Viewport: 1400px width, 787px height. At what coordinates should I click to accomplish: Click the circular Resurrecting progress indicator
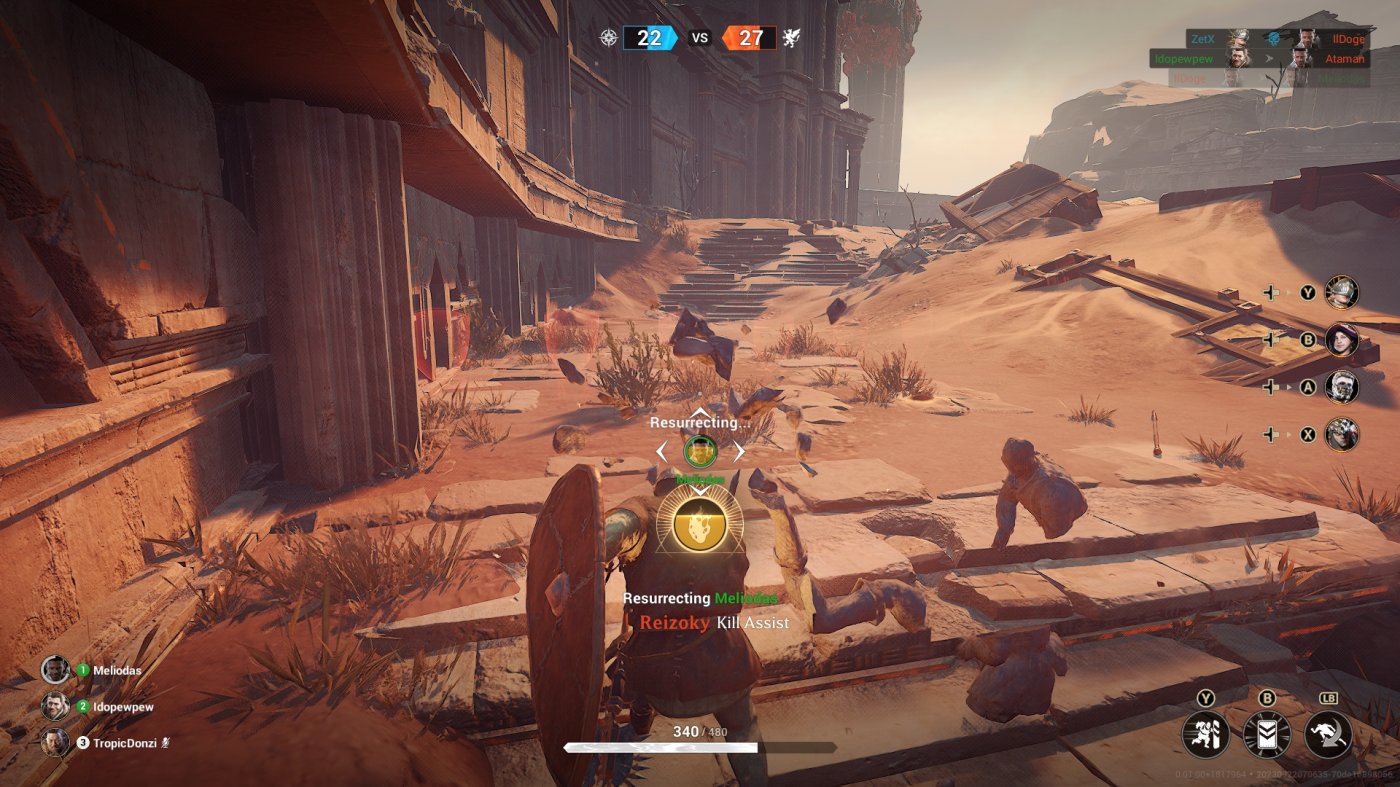tap(700, 451)
